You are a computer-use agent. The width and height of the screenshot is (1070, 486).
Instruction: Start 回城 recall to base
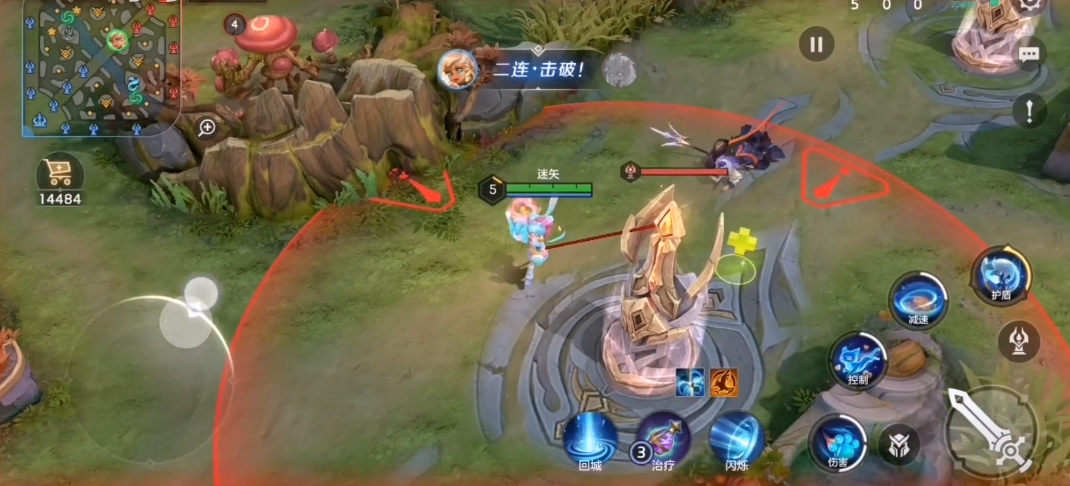click(590, 440)
